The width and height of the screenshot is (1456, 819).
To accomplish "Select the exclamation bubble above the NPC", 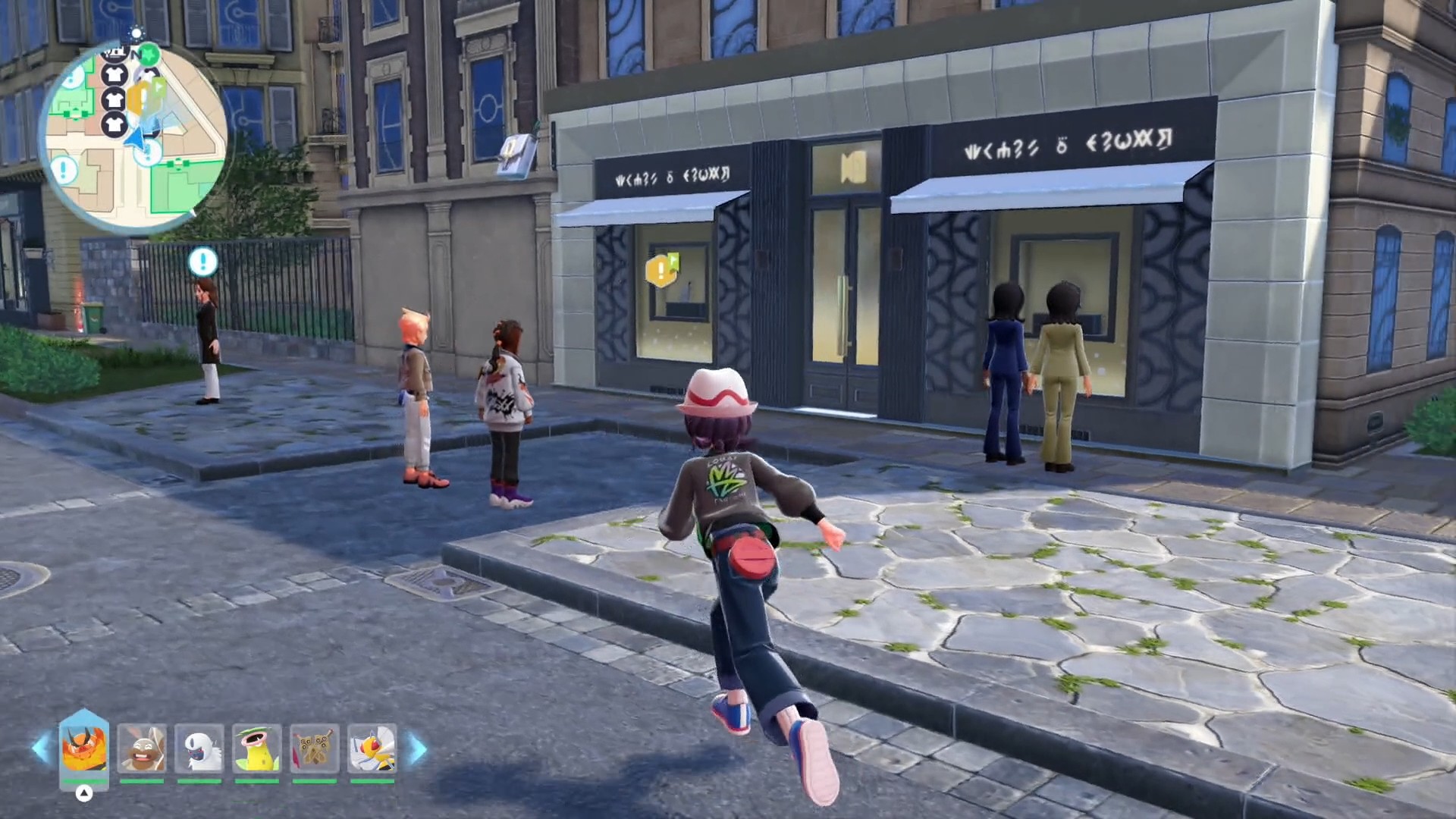I will tap(202, 262).
